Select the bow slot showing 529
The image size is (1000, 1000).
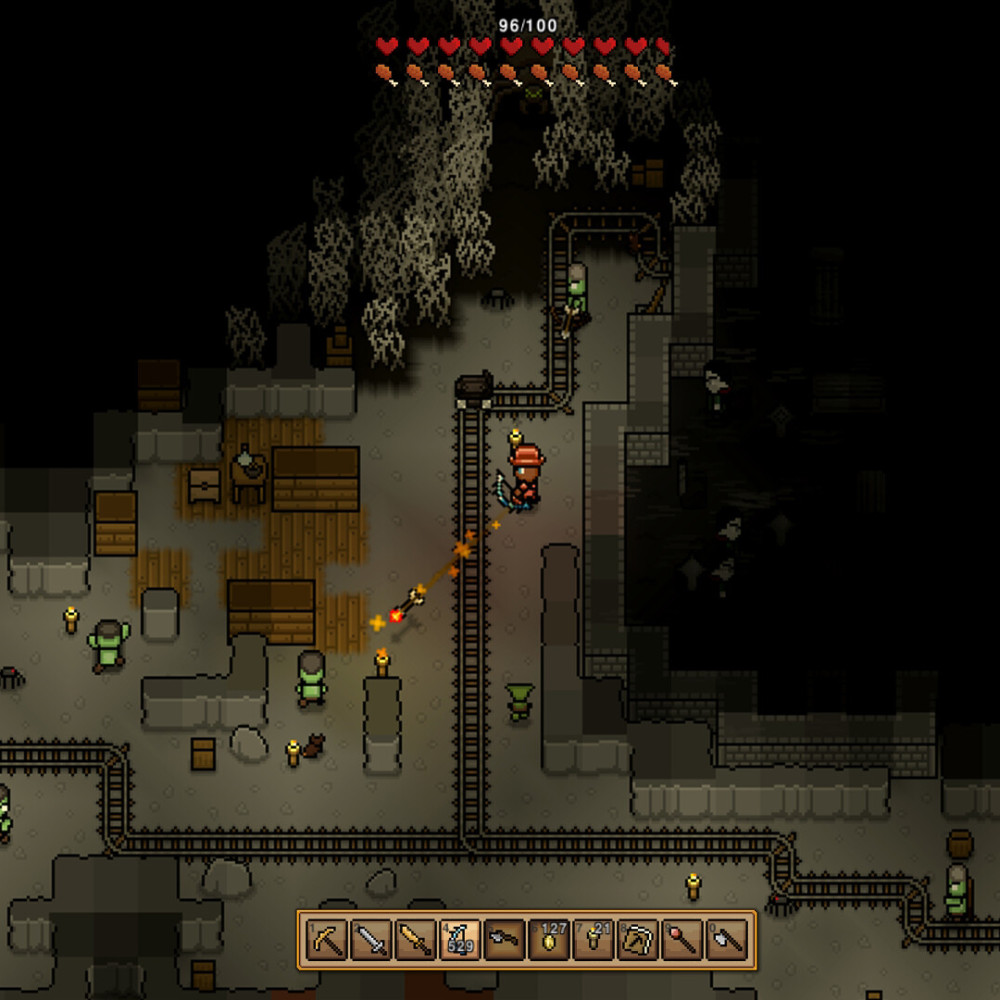460,940
